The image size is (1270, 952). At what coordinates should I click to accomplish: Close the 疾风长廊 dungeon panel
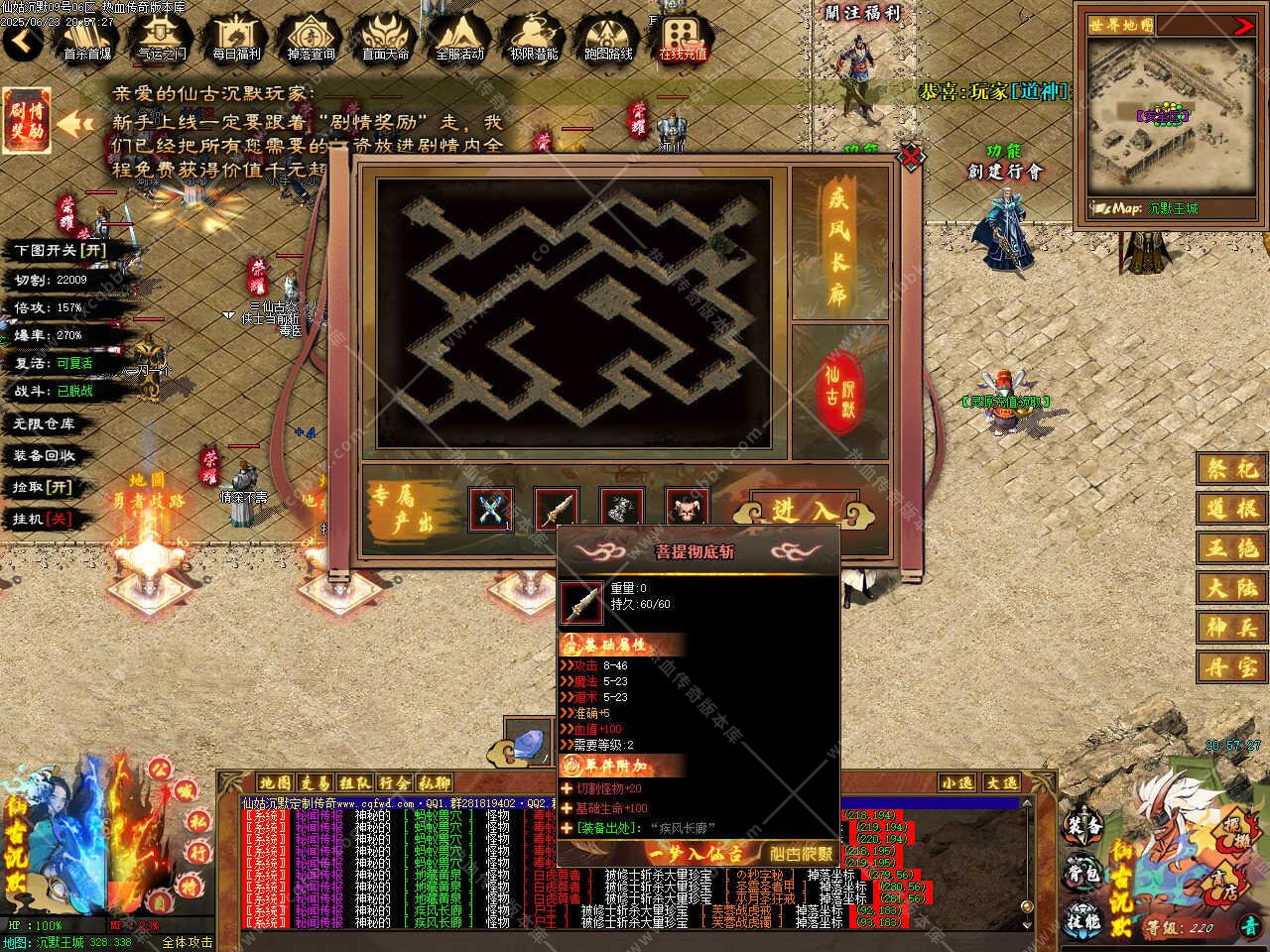pos(910,157)
